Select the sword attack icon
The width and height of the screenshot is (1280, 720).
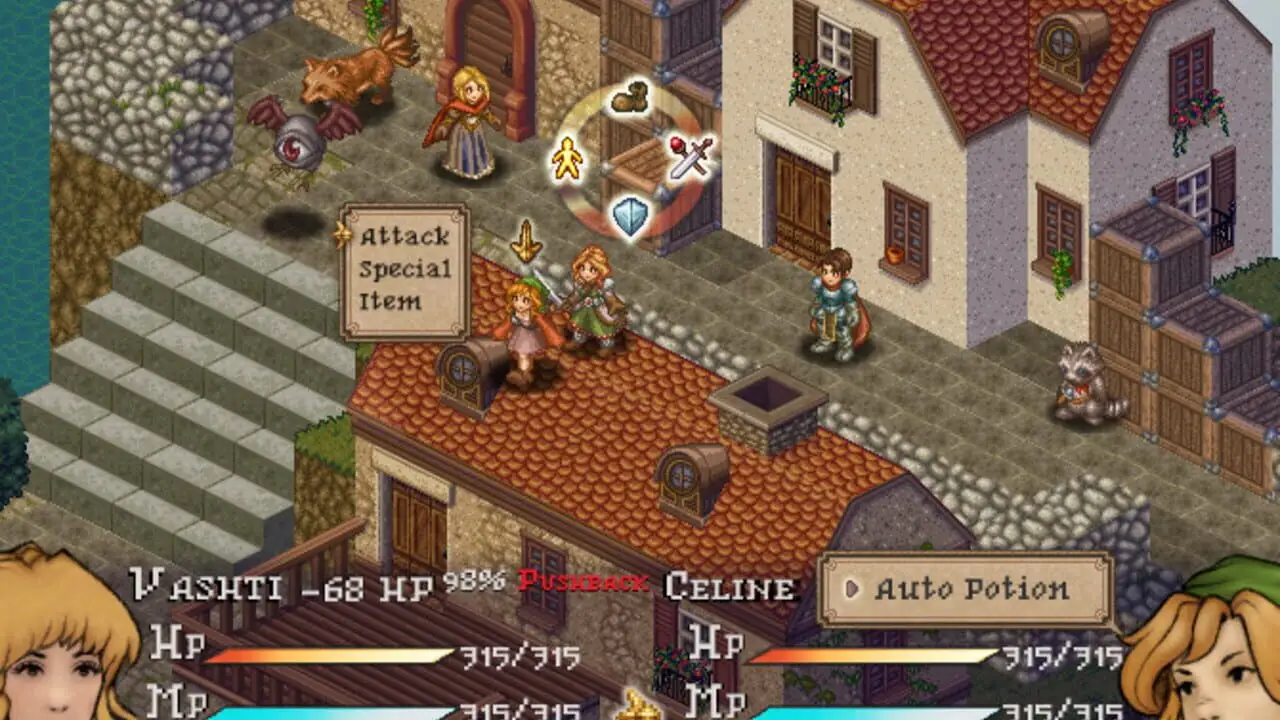pos(692,156)
